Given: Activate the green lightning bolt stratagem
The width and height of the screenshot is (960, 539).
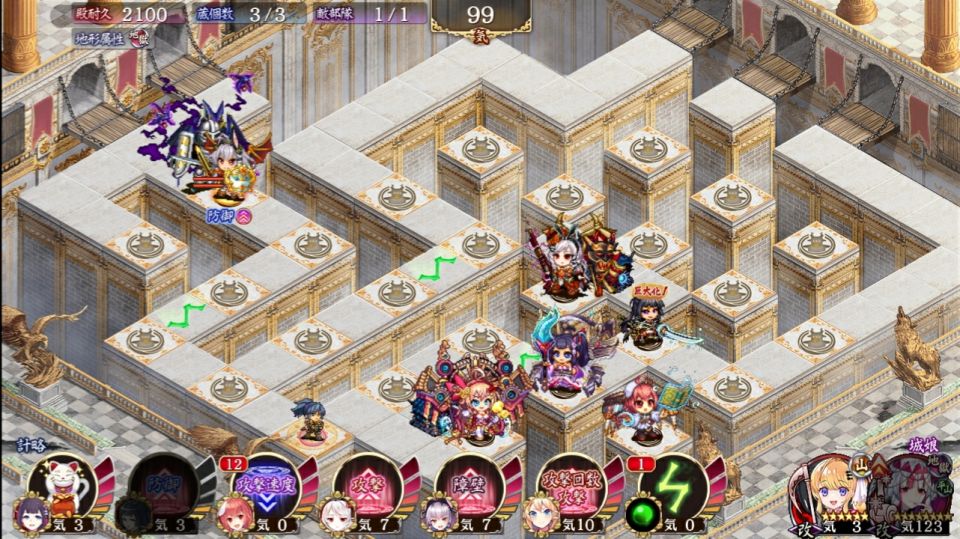Looking at the screenshot, I should [672, 485].
